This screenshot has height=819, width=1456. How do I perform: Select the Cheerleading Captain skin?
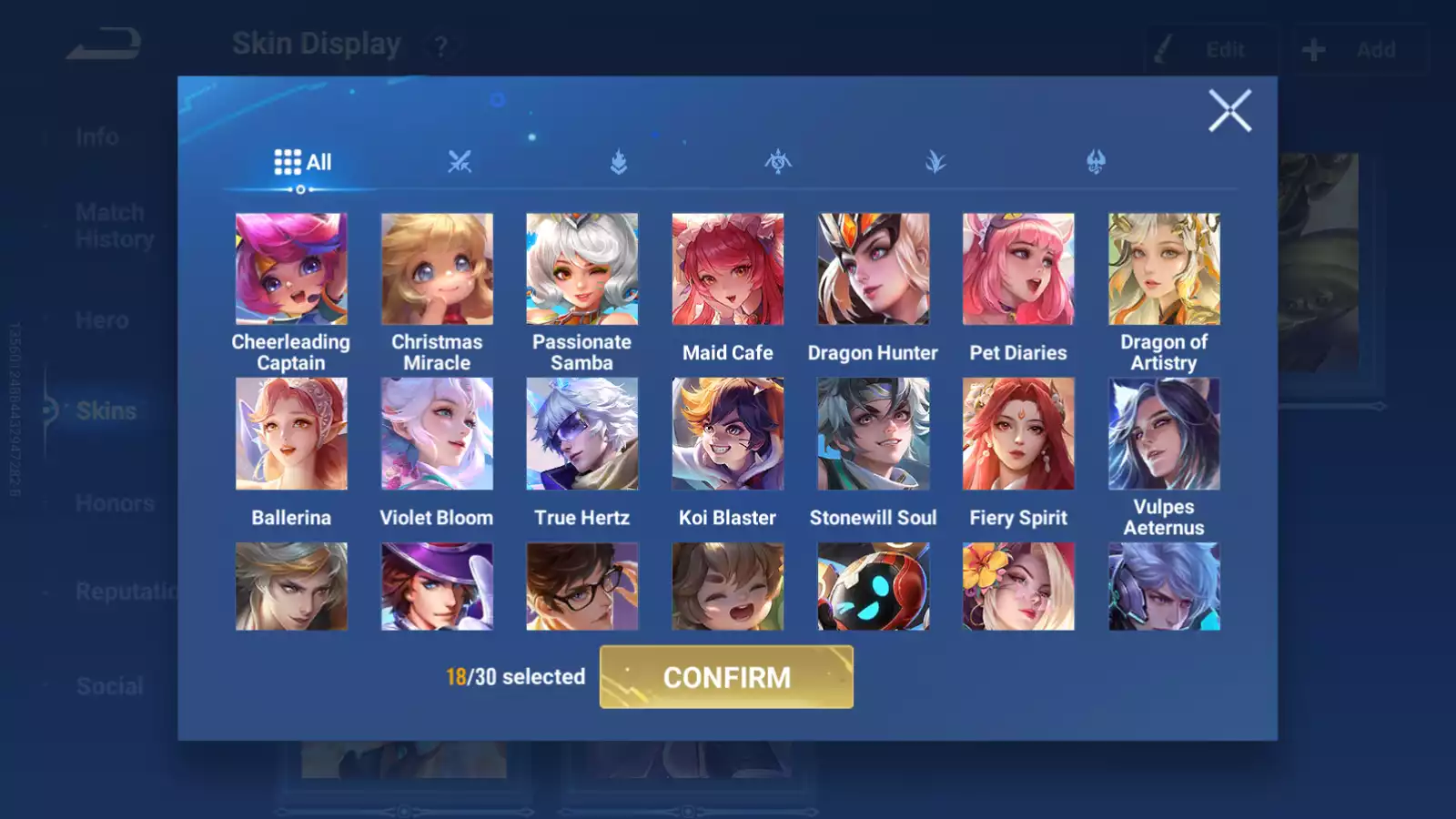click(x=291, y=269)
